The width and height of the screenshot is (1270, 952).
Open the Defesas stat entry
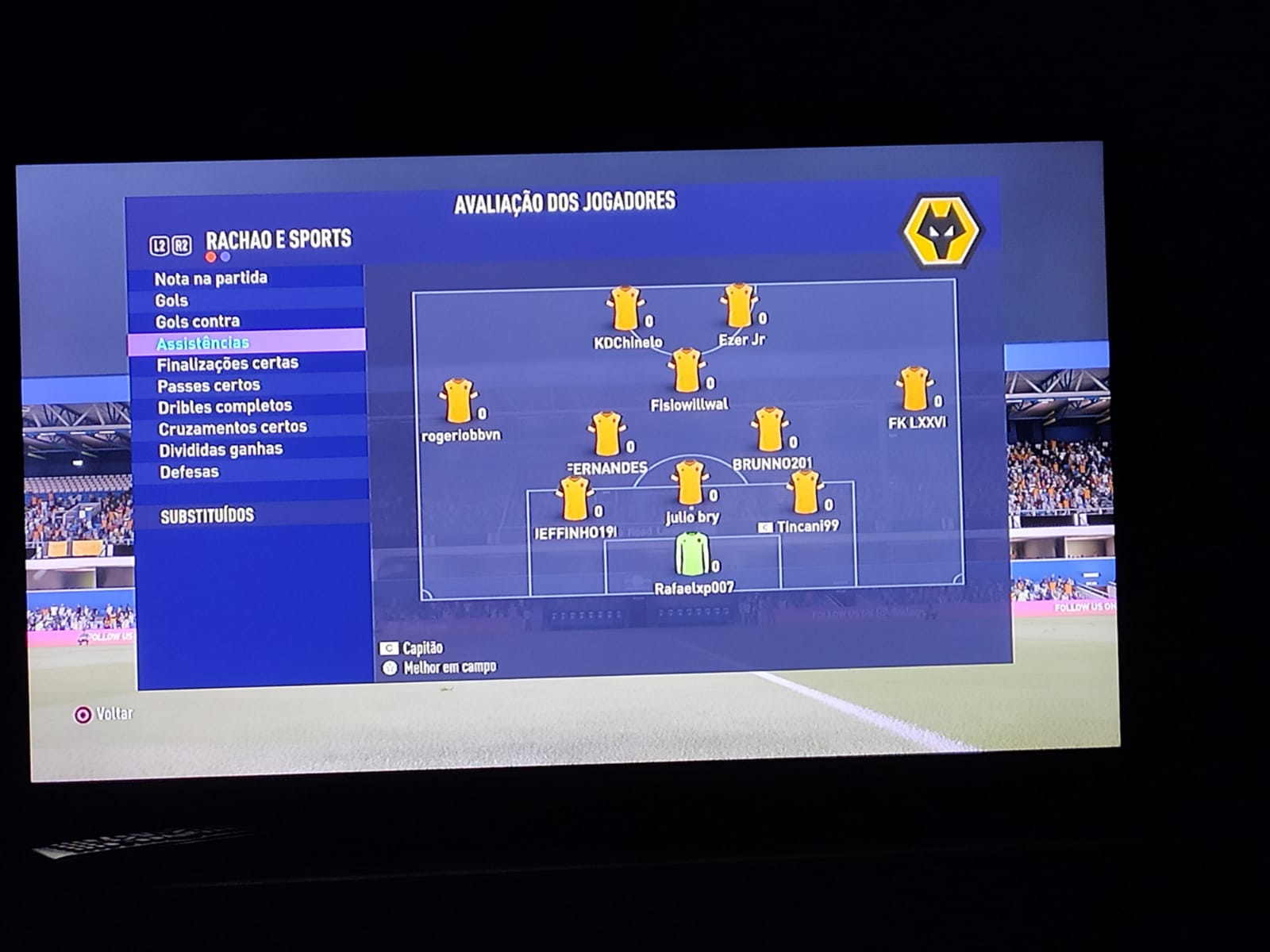pos(189,472)
